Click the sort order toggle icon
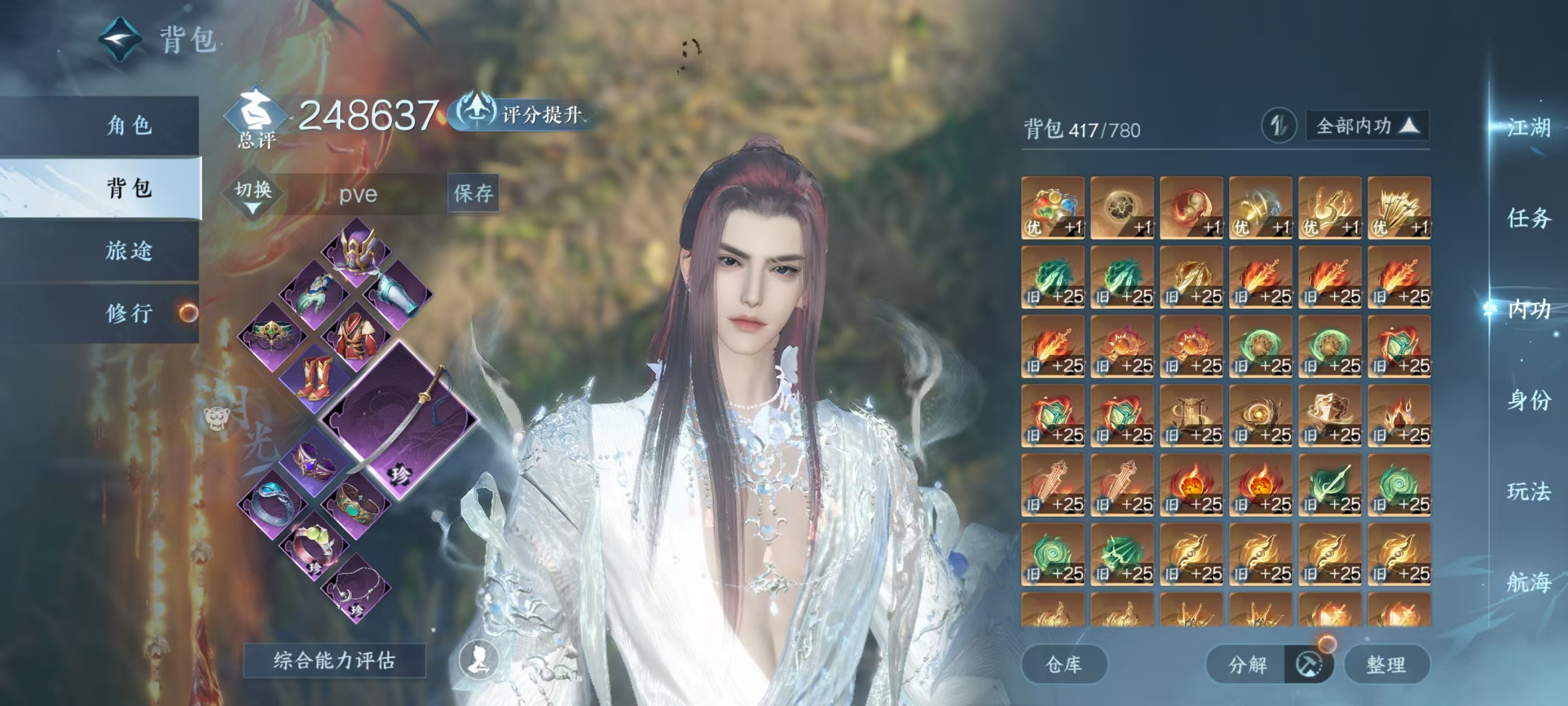Viewport: 1568px width, 706px height. [x=1278, y=126]
